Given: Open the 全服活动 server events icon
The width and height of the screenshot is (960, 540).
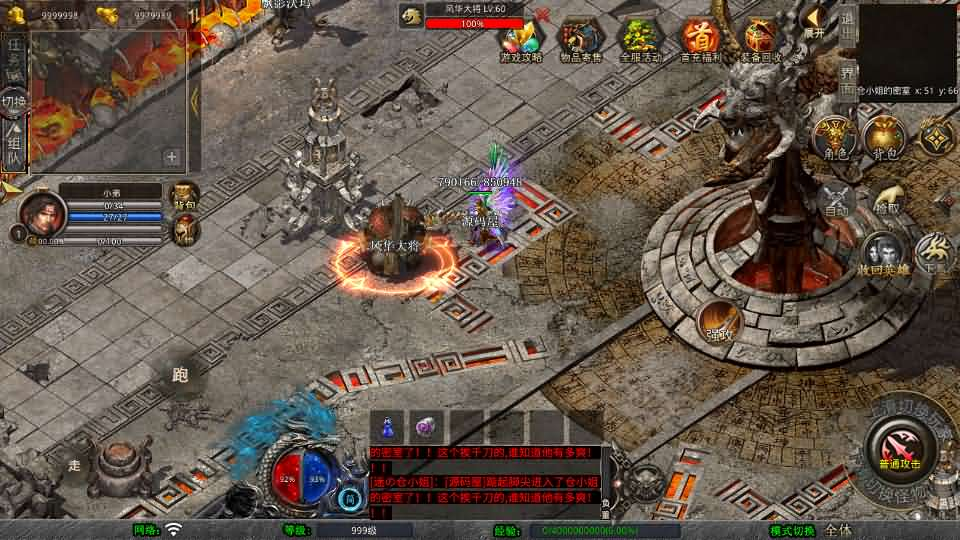Looking at the screenshot, I should [x=640, y=38].
